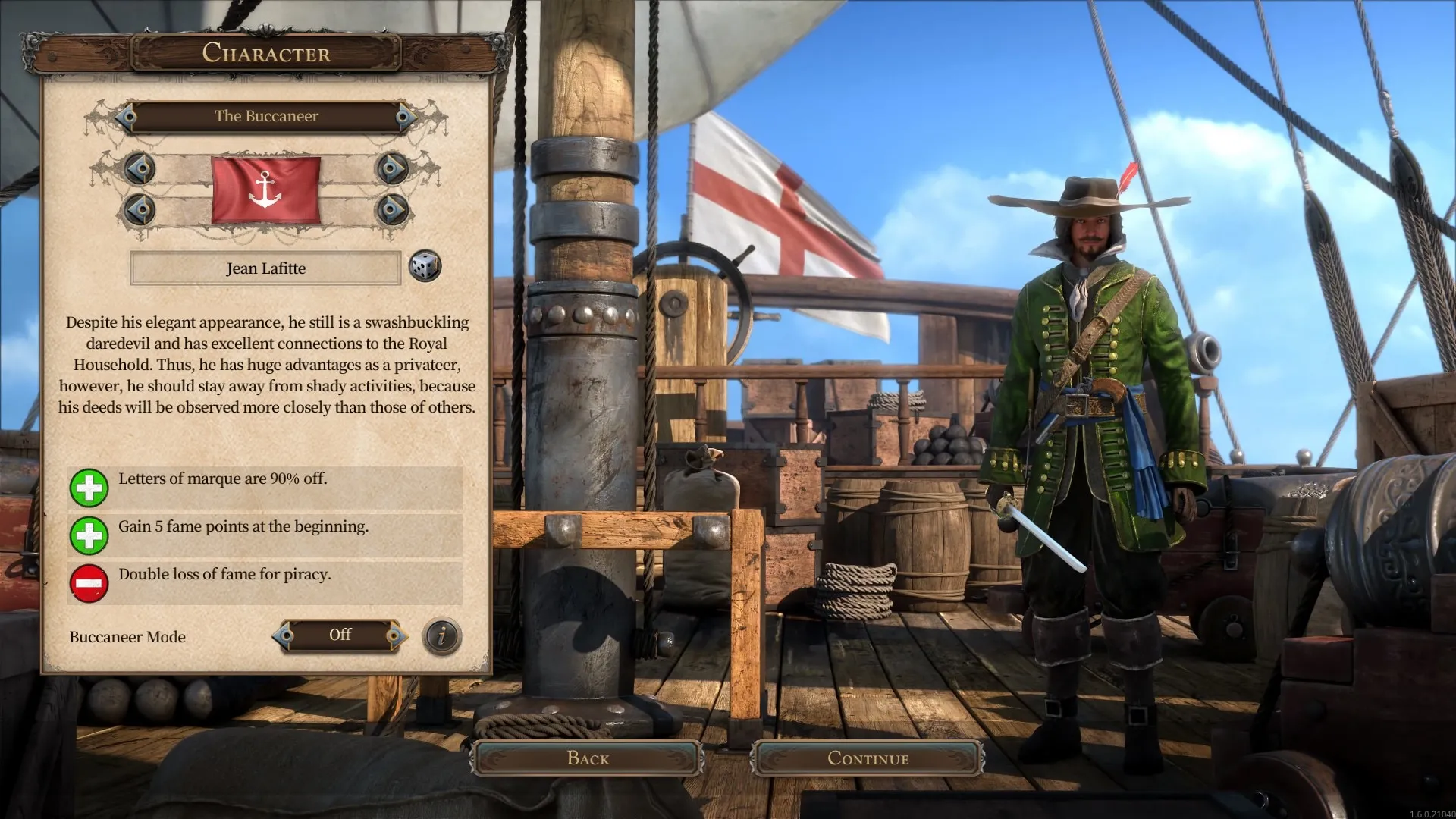This screenshot has width=1456, height=819.
Task: Click the upper left flag arrow
Action: point(140,168)
